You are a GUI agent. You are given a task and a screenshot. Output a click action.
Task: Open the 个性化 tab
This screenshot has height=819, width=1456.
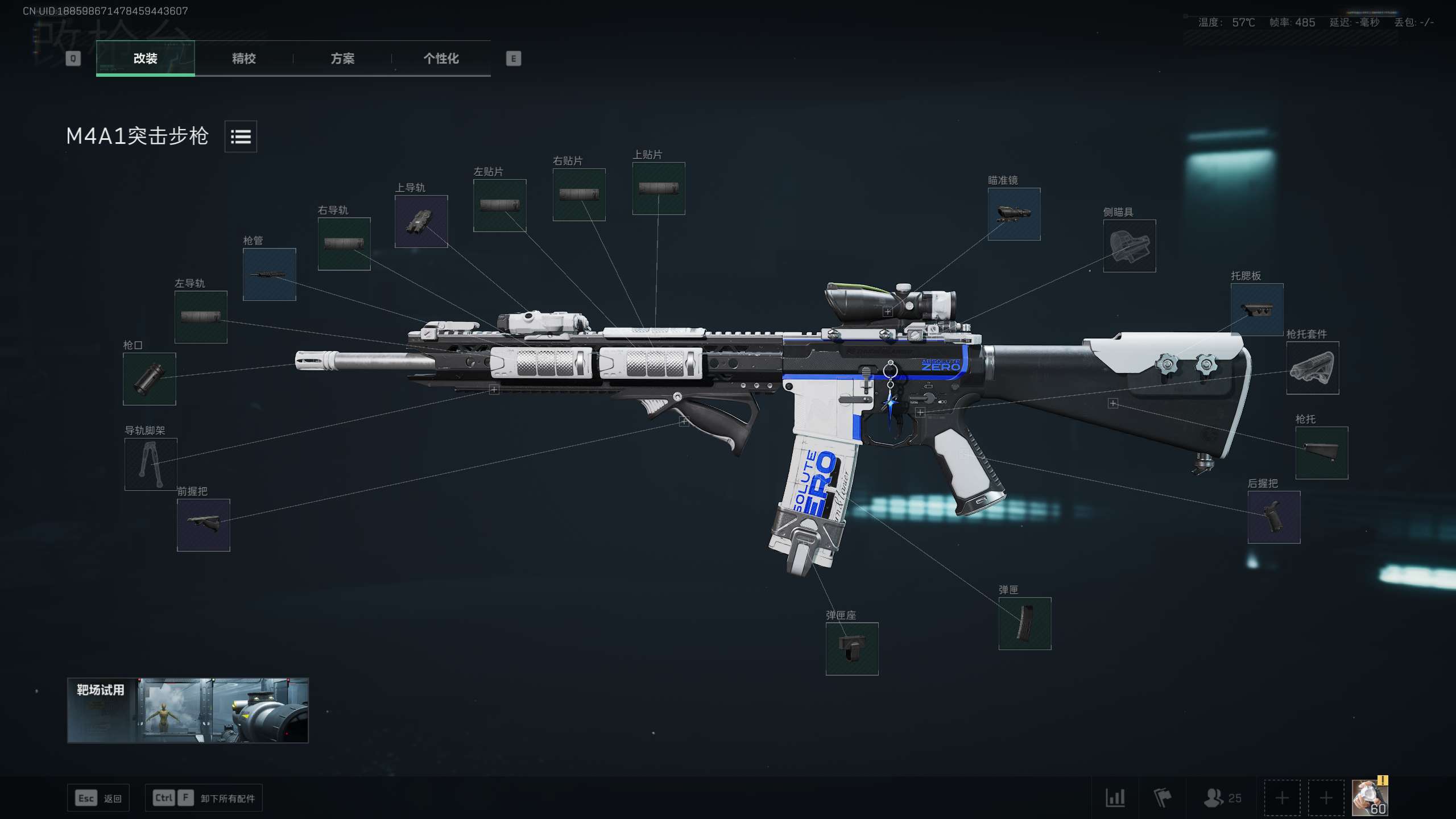441,59
